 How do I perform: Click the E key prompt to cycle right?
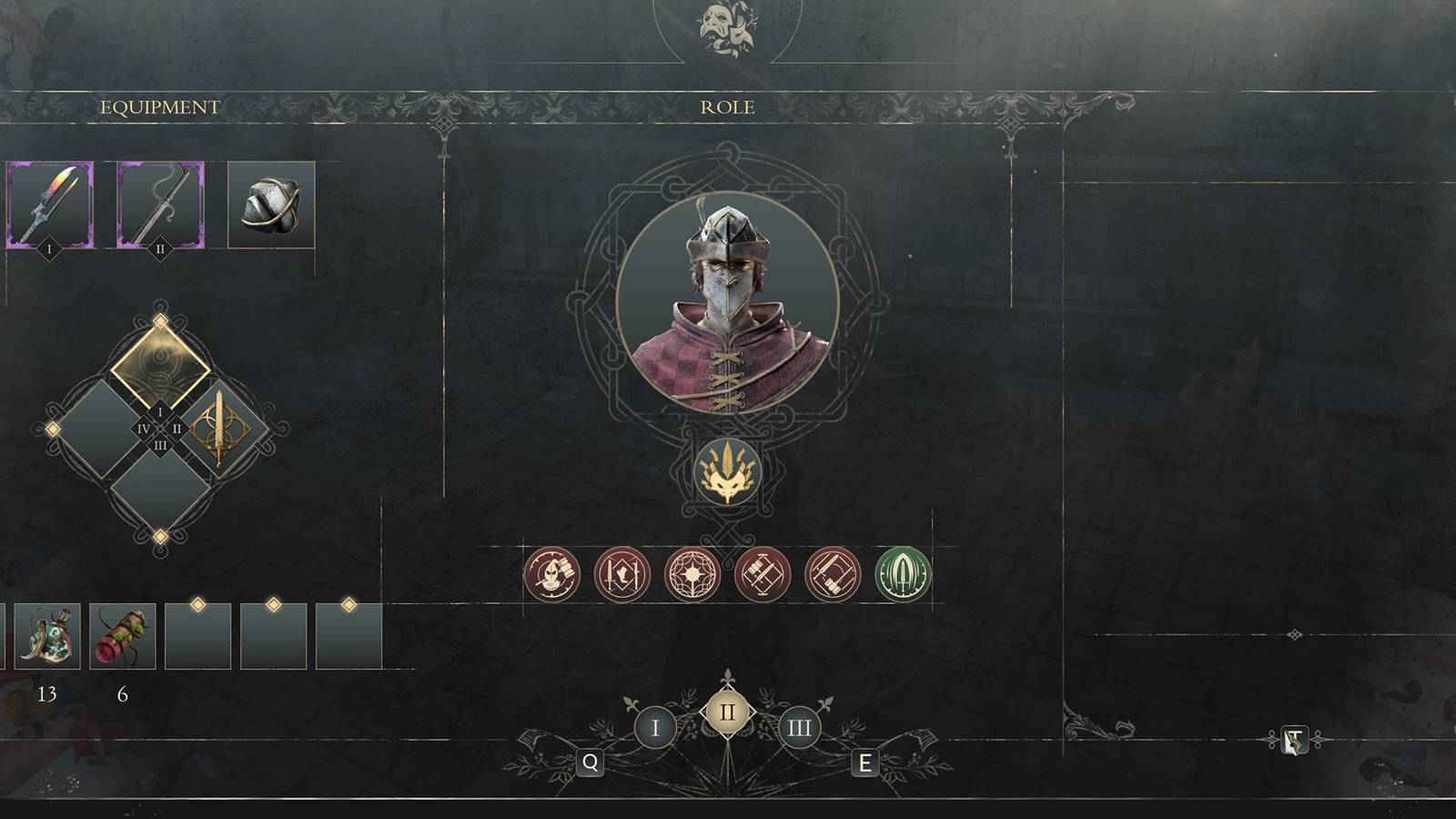[864, 763]
